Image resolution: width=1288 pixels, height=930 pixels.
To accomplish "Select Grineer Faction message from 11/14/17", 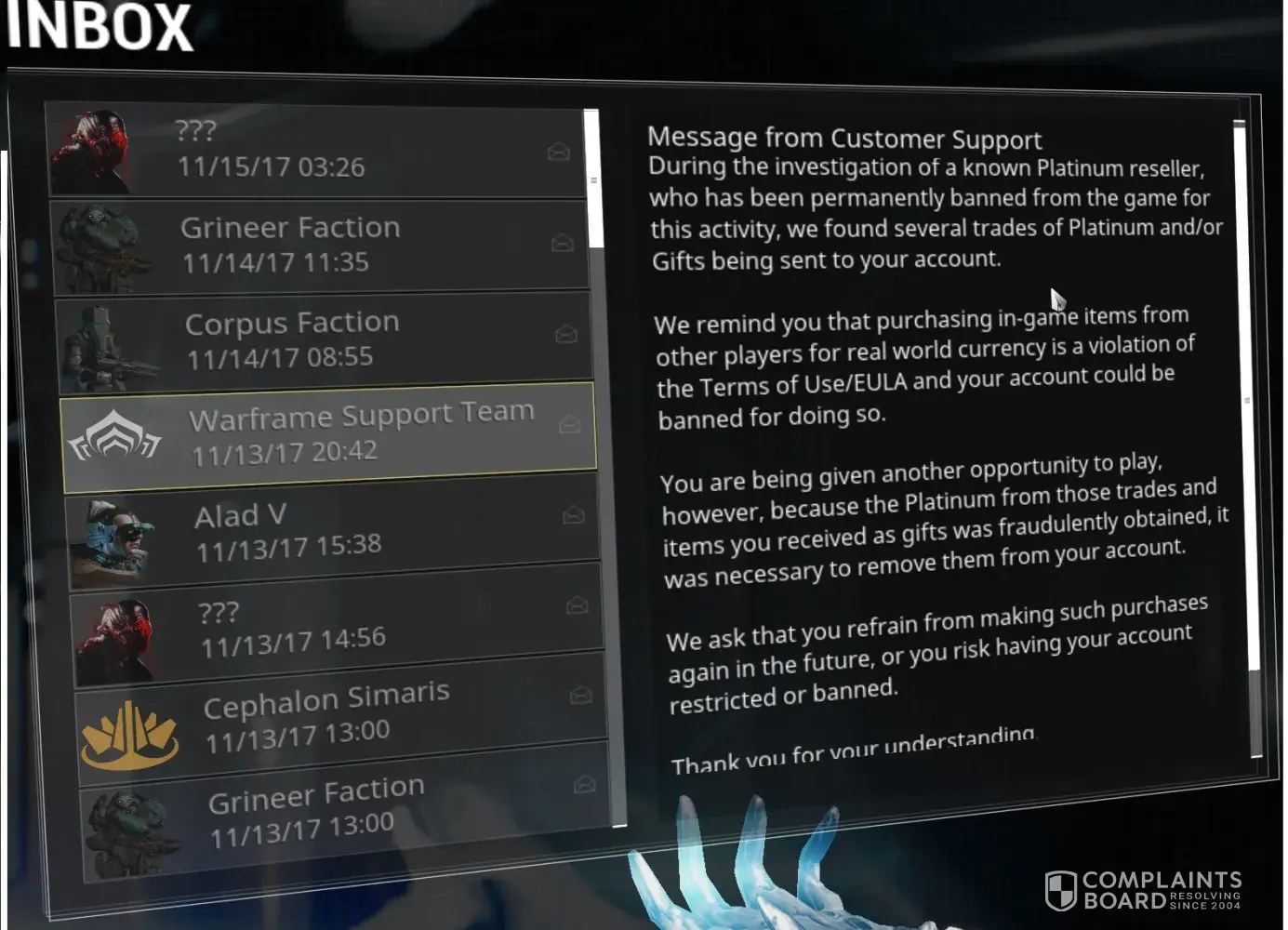I will (321, 245).
